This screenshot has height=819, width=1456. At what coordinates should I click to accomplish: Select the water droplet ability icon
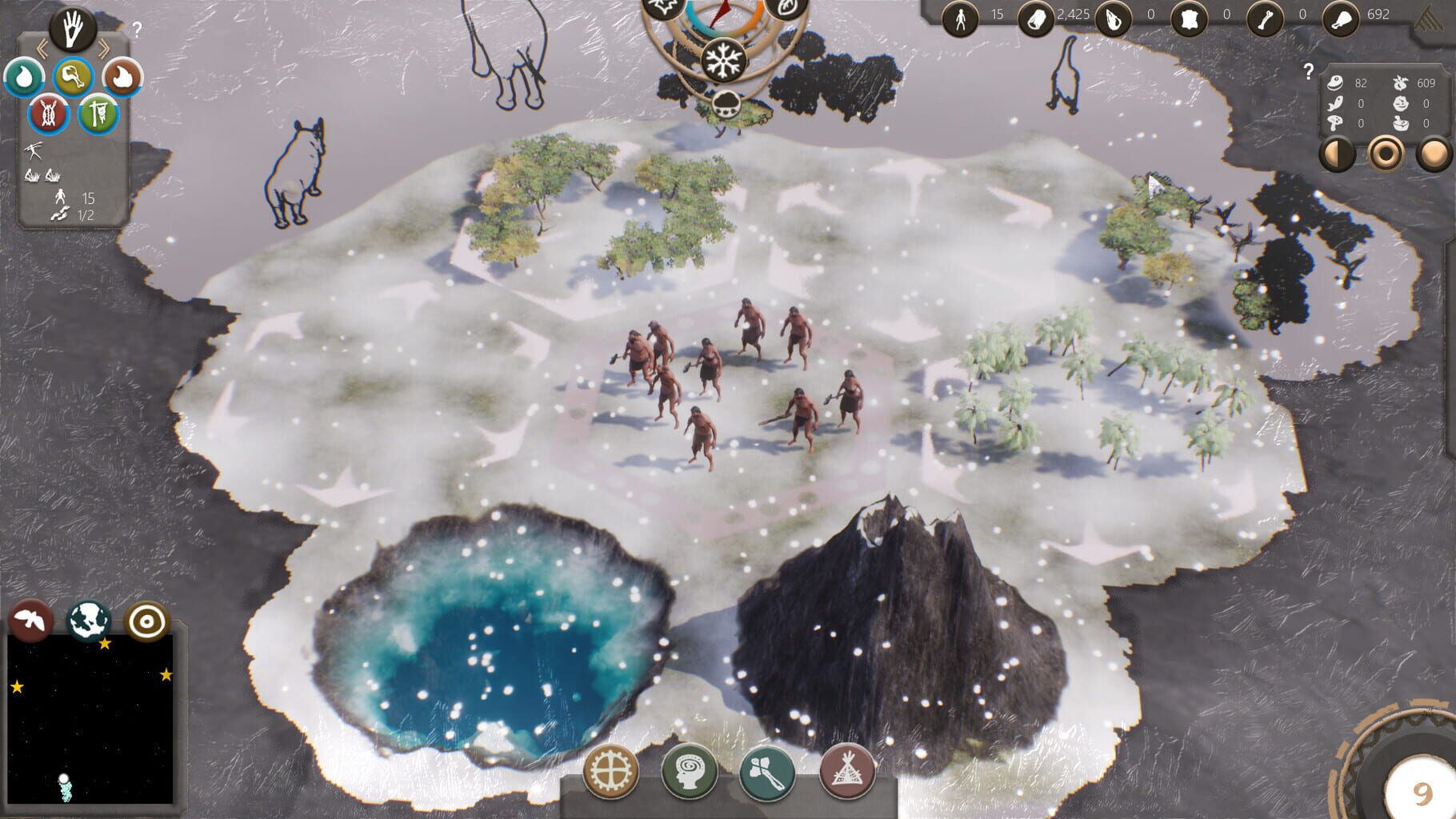coord(24,78)
